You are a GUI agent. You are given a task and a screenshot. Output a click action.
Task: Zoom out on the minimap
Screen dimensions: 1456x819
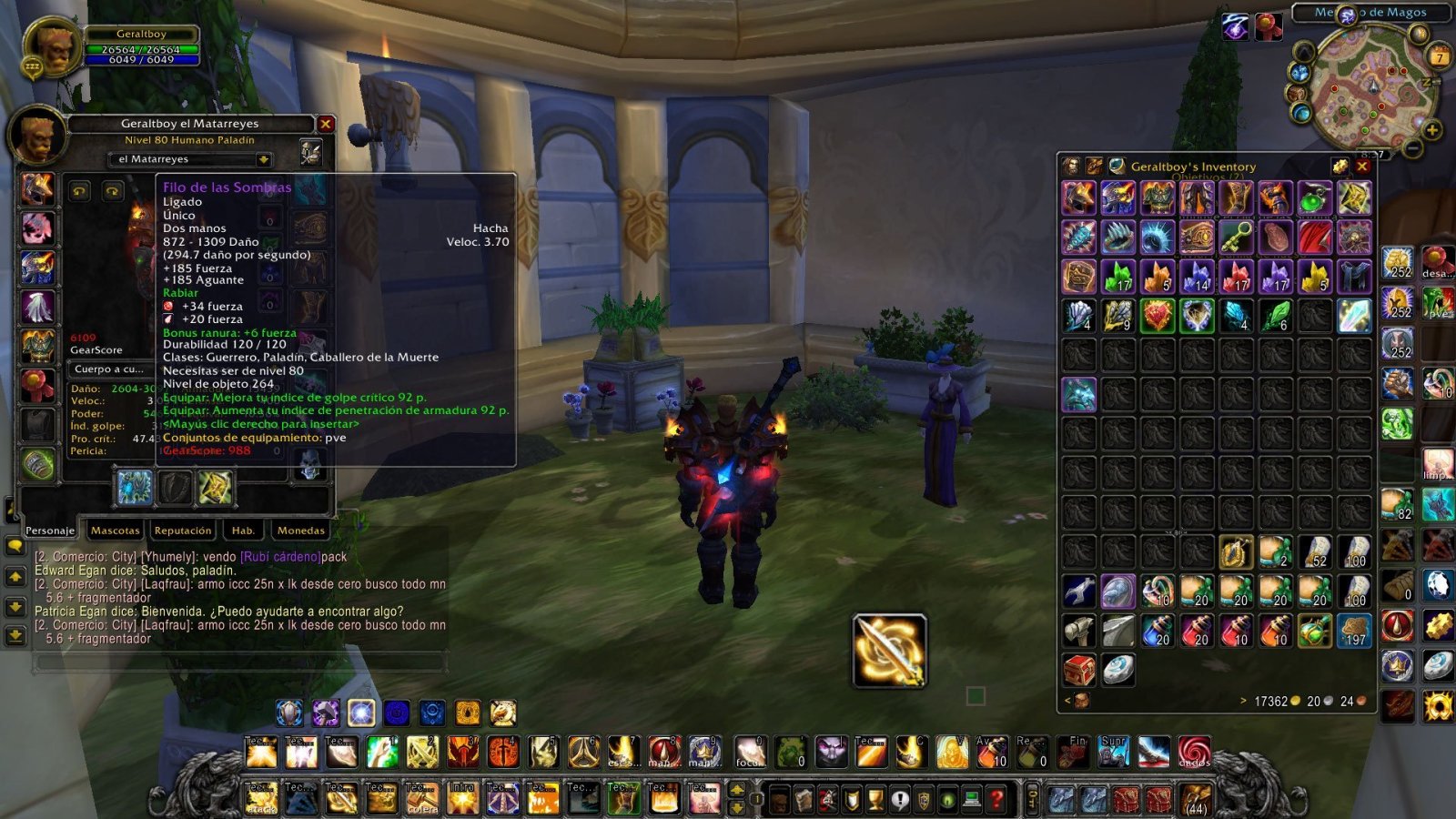(x=1413, y=147)
